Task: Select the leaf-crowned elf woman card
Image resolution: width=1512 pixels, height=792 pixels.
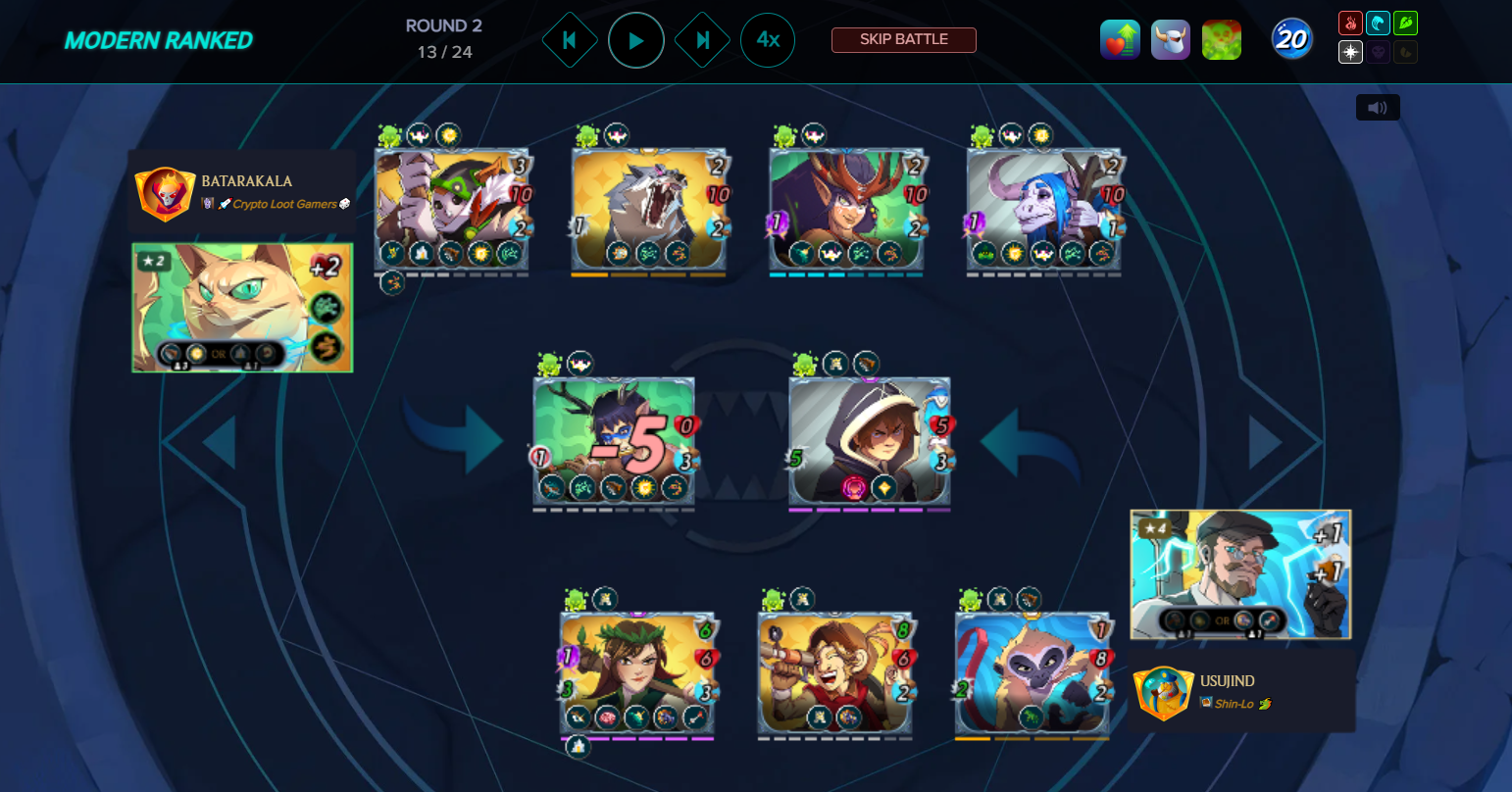Action: click(637, 673)
